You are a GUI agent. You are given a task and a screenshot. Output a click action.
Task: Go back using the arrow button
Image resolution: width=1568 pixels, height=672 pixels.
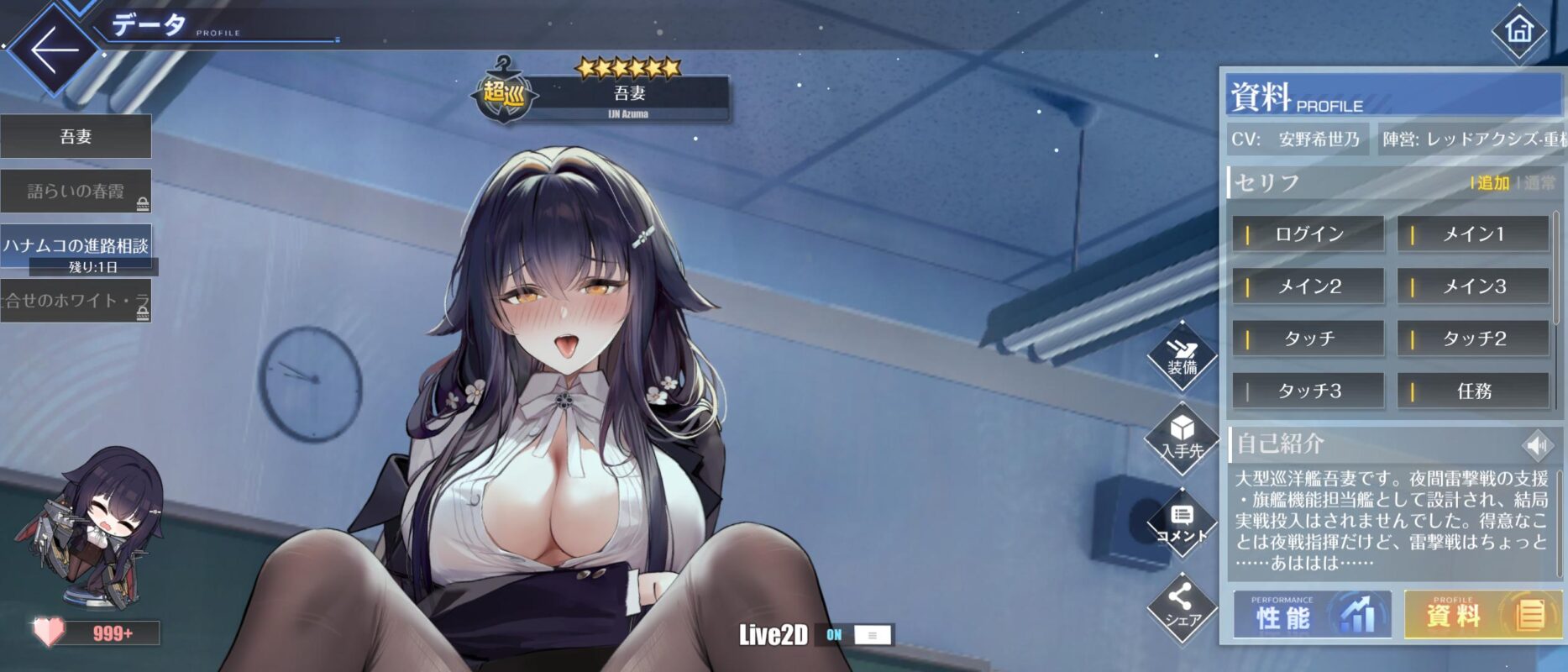coord(52,49)
